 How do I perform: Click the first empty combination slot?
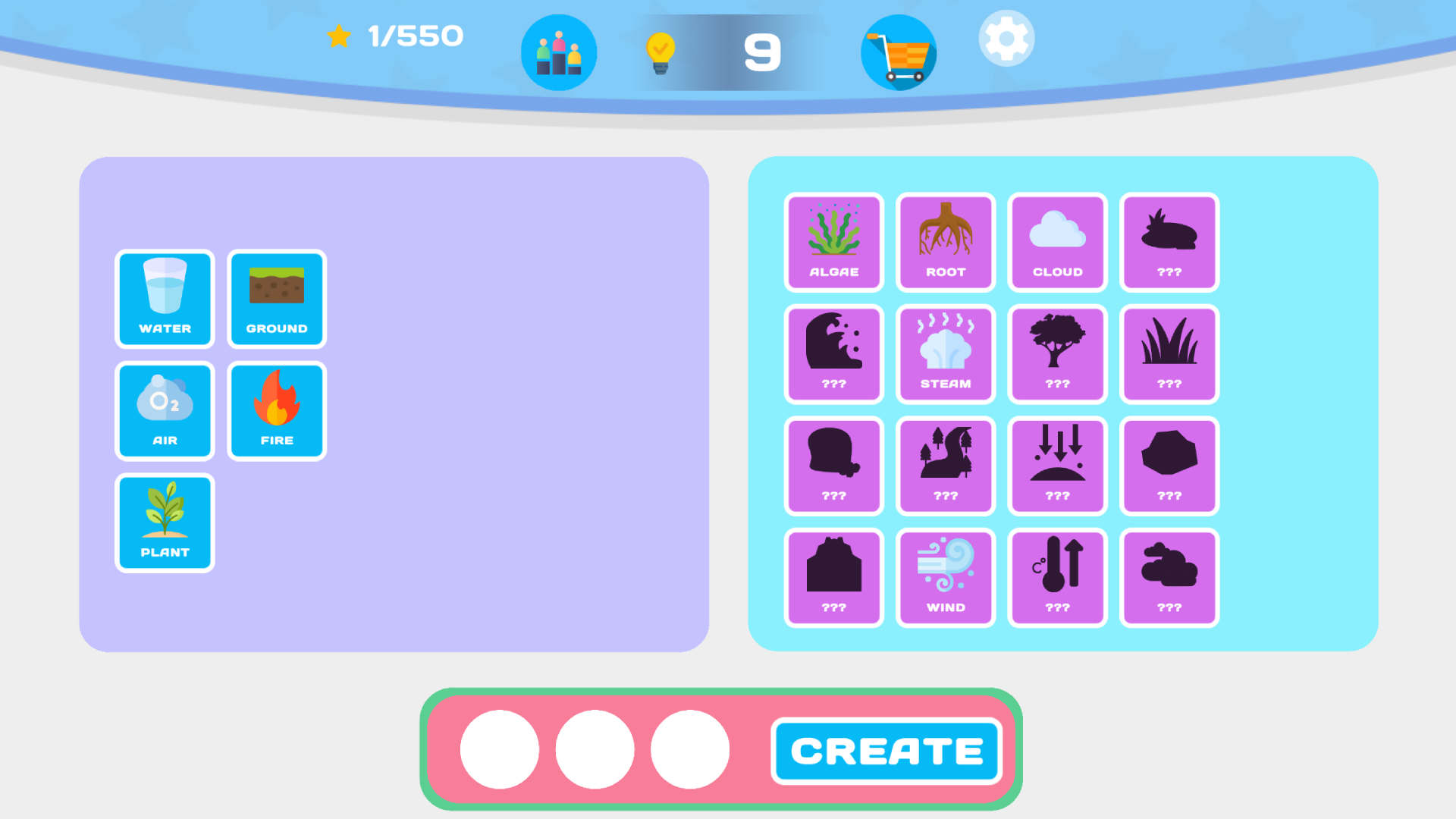499,748
